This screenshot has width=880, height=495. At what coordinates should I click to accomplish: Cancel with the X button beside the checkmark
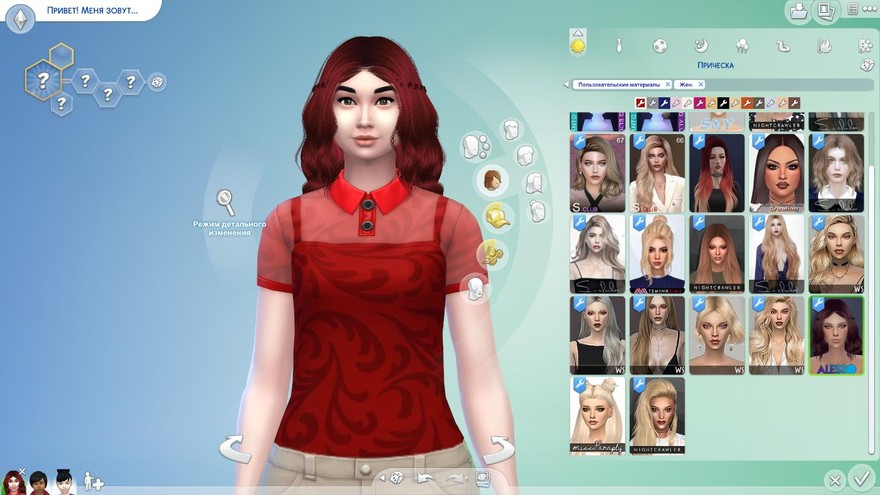[834, 480]
